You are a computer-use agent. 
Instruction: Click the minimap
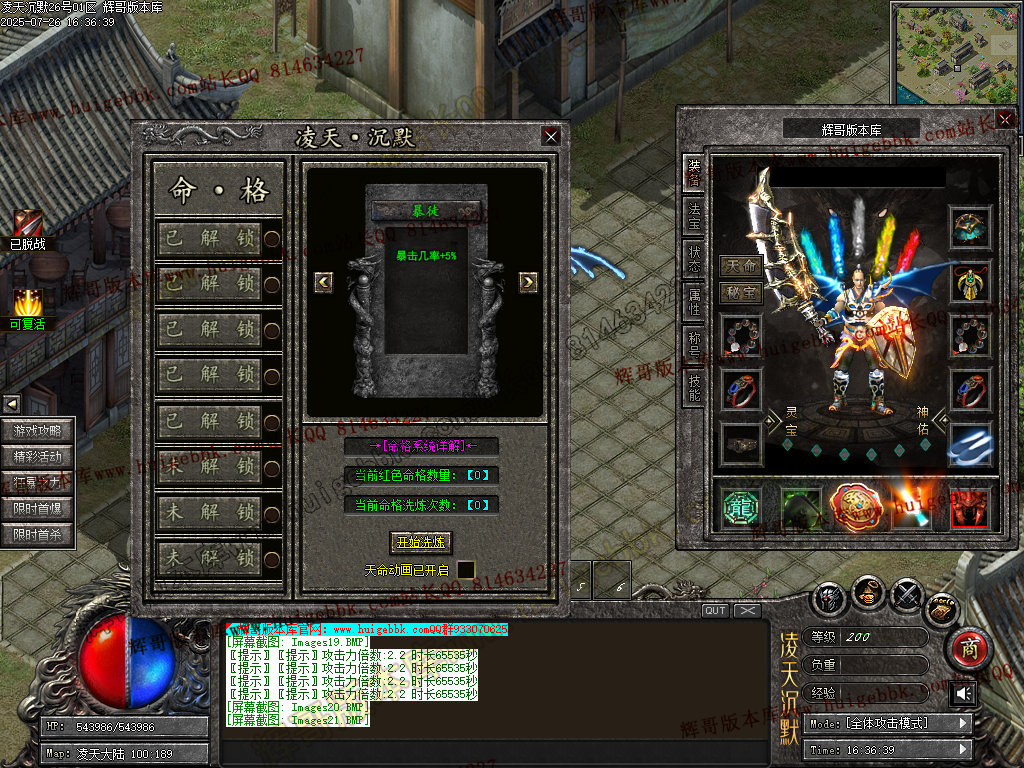pyautogui.click(x=953, y=52)
